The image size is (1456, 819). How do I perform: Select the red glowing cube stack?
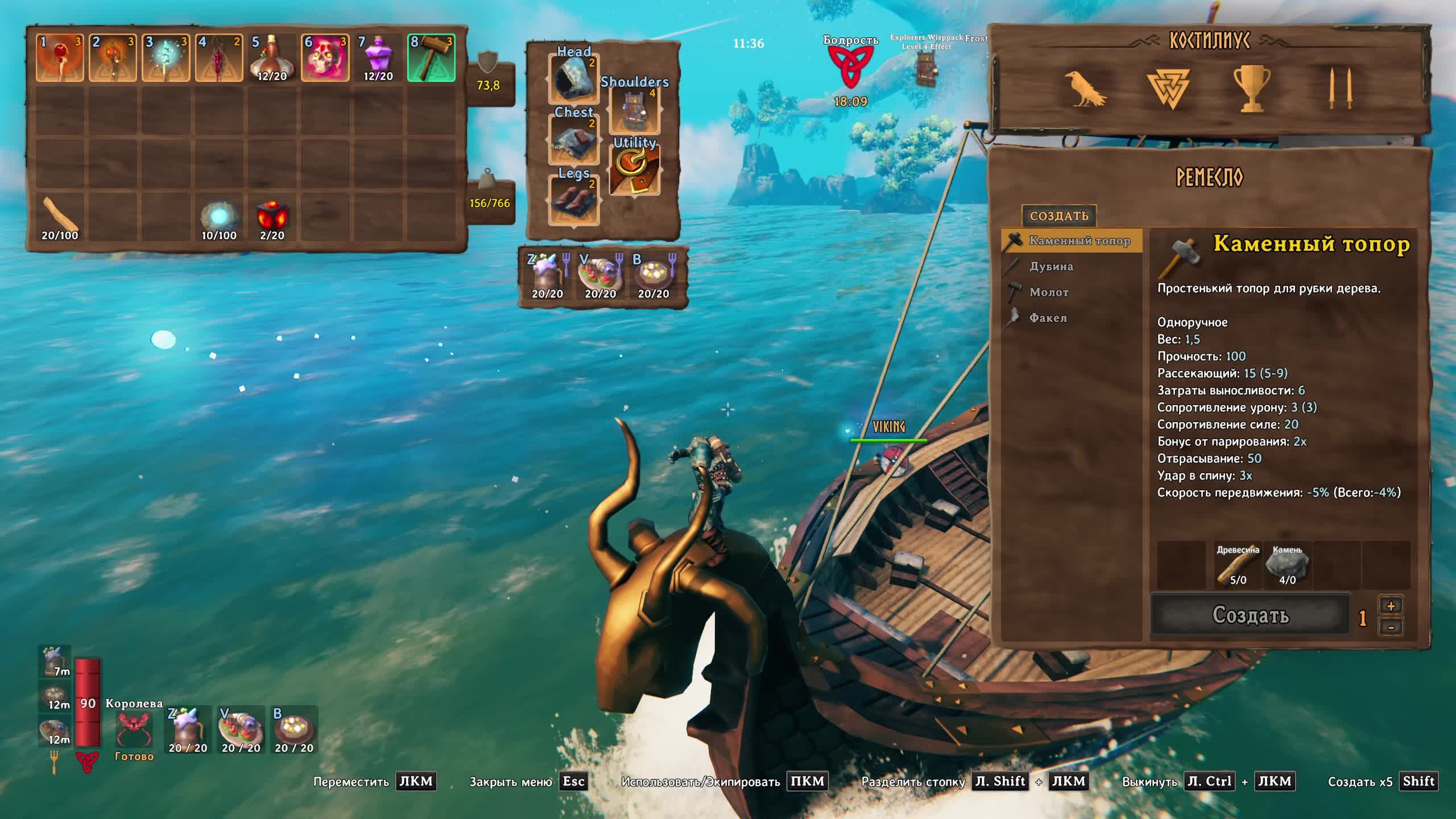pyautogui.click(x=272, y=217)
